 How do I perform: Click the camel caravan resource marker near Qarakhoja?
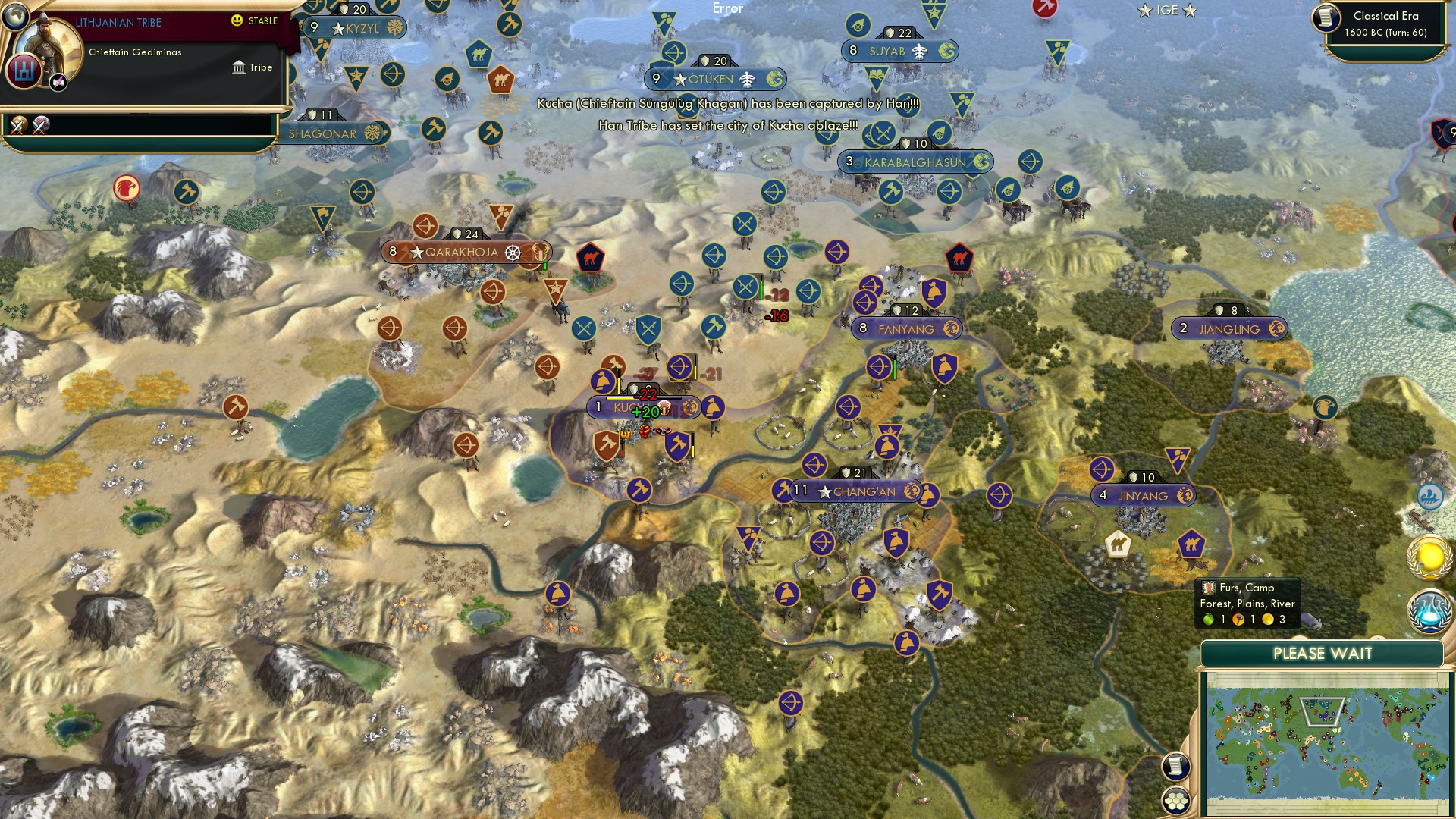[591, 259]
